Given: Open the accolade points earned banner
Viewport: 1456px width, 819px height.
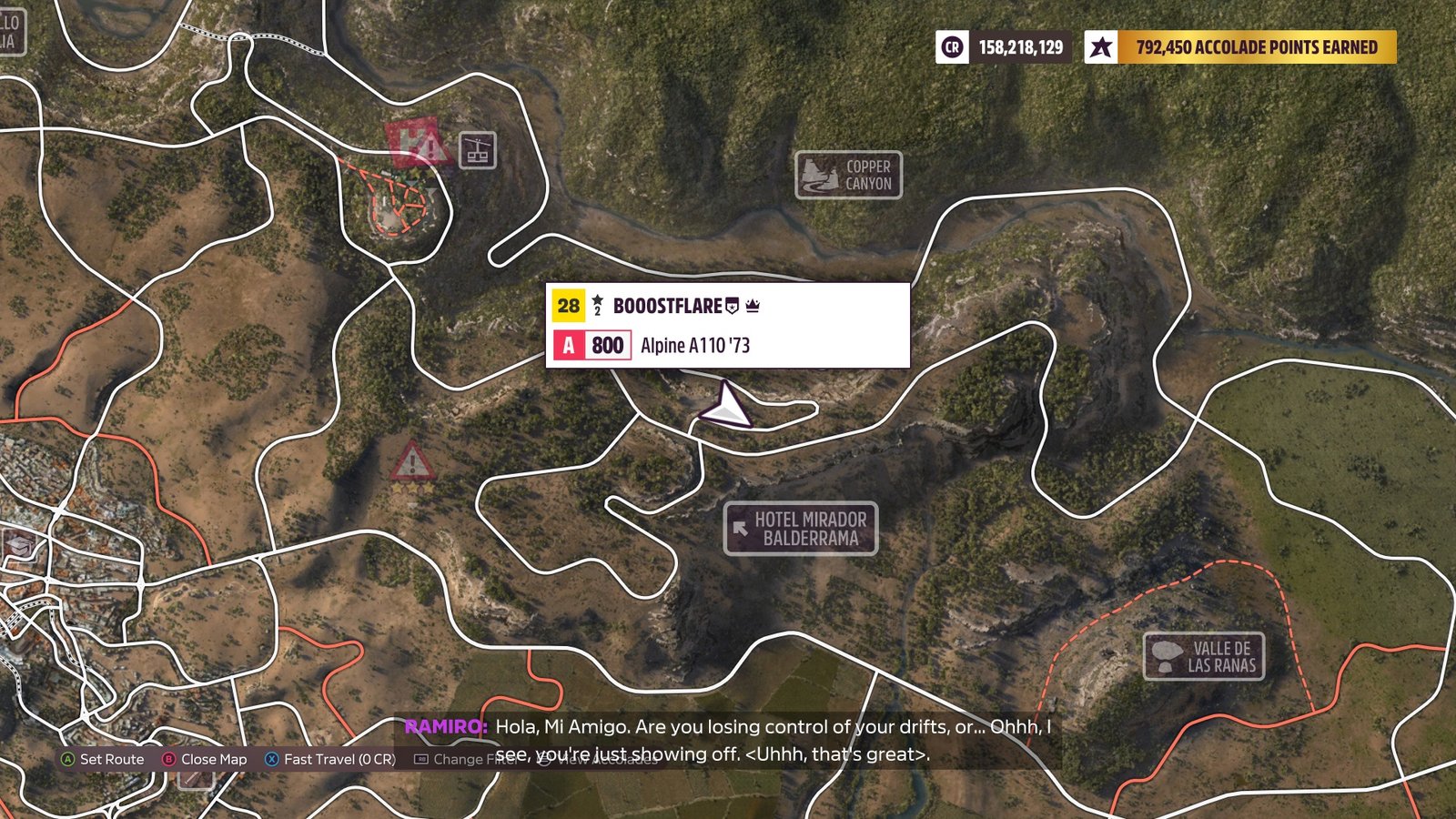Looking at the screenshot, I should tap(1239, 47).
